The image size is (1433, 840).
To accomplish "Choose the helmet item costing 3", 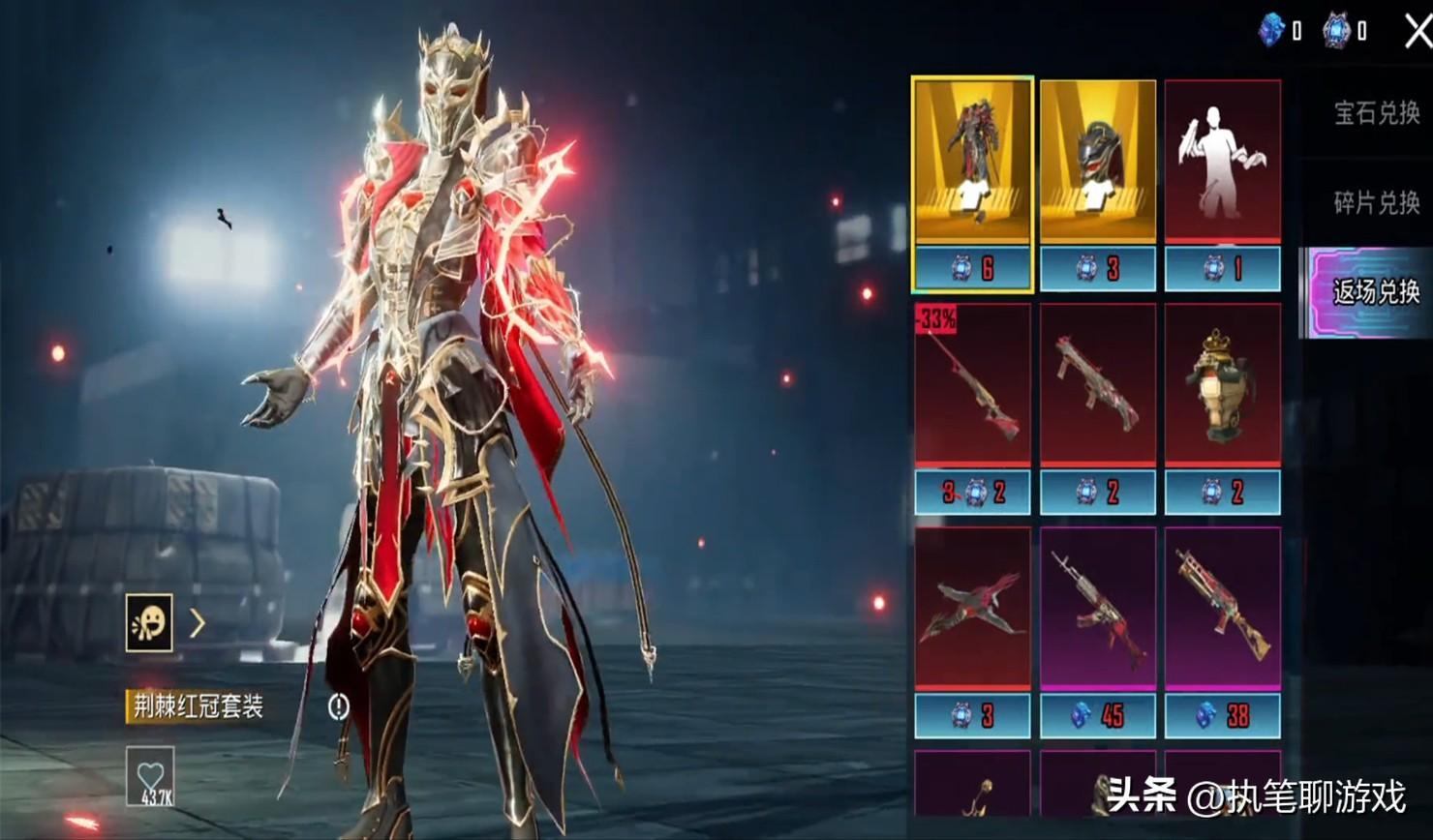I will pos(1097,163).
